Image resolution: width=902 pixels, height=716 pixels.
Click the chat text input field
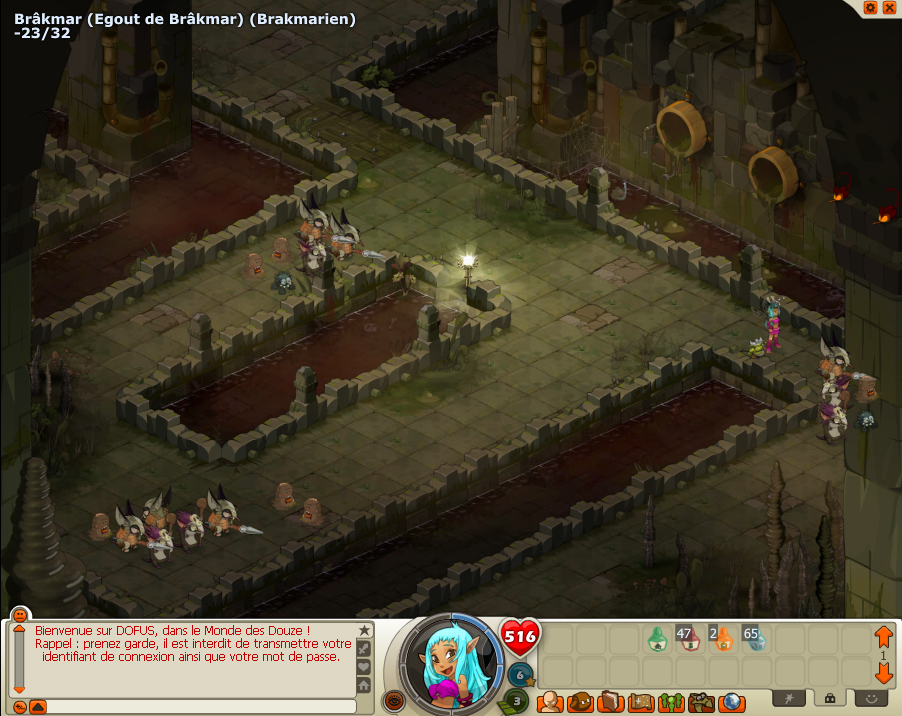200,706
